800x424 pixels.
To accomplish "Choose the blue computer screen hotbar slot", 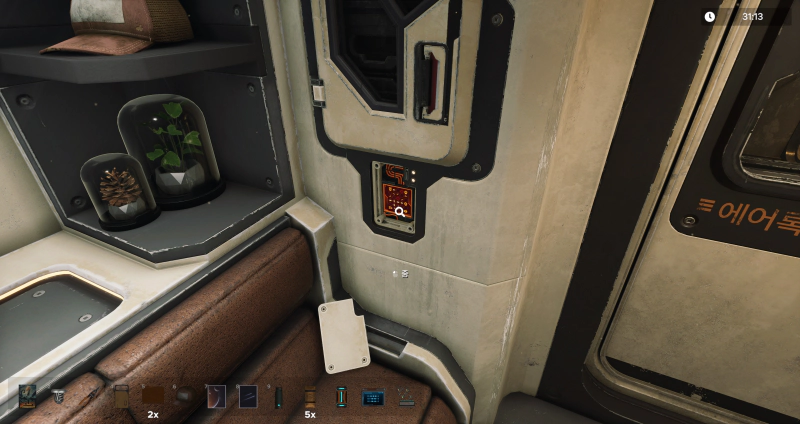I will (373, 396).
